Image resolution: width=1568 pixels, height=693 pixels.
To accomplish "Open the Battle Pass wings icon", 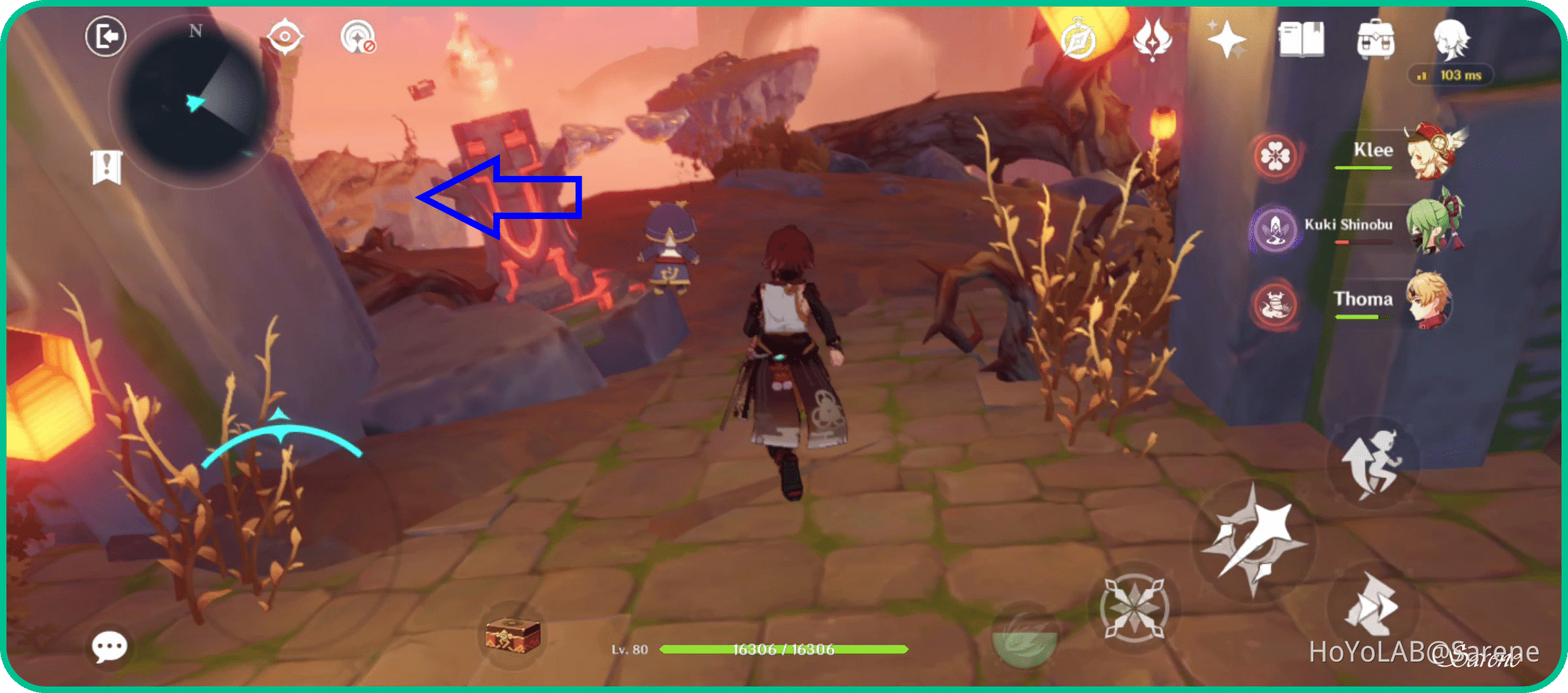I will click(1152, 38).
